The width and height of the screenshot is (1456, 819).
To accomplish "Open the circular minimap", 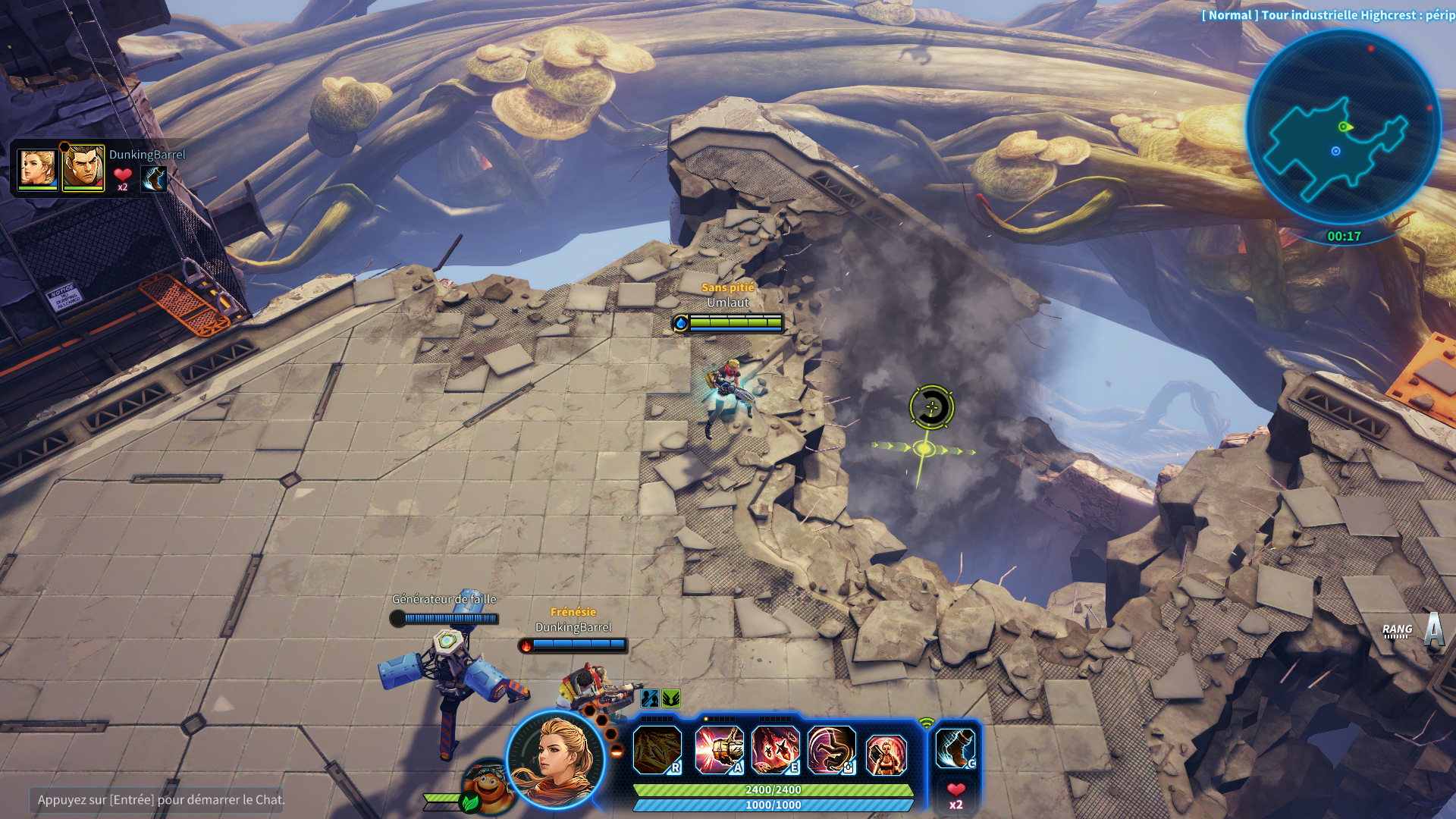I will (1343, 127).
